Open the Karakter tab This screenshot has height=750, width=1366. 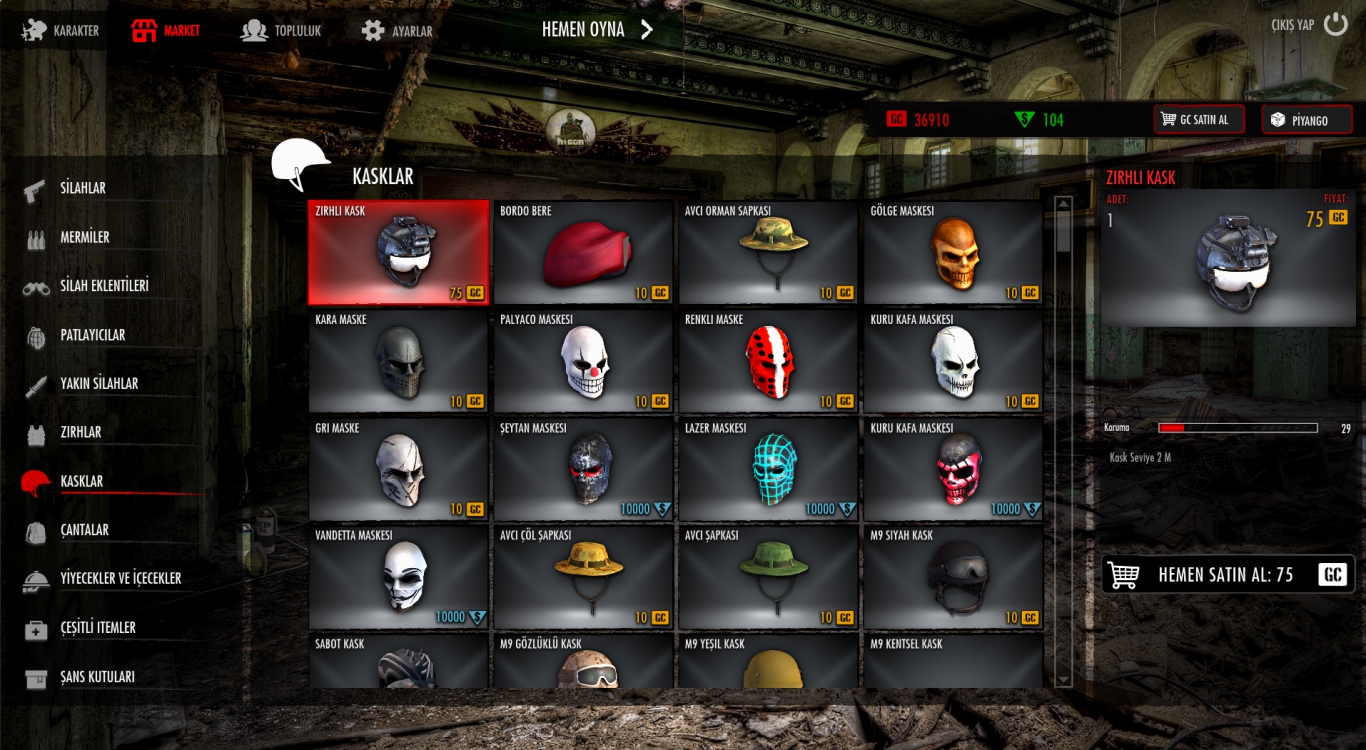tap(62, 31)
